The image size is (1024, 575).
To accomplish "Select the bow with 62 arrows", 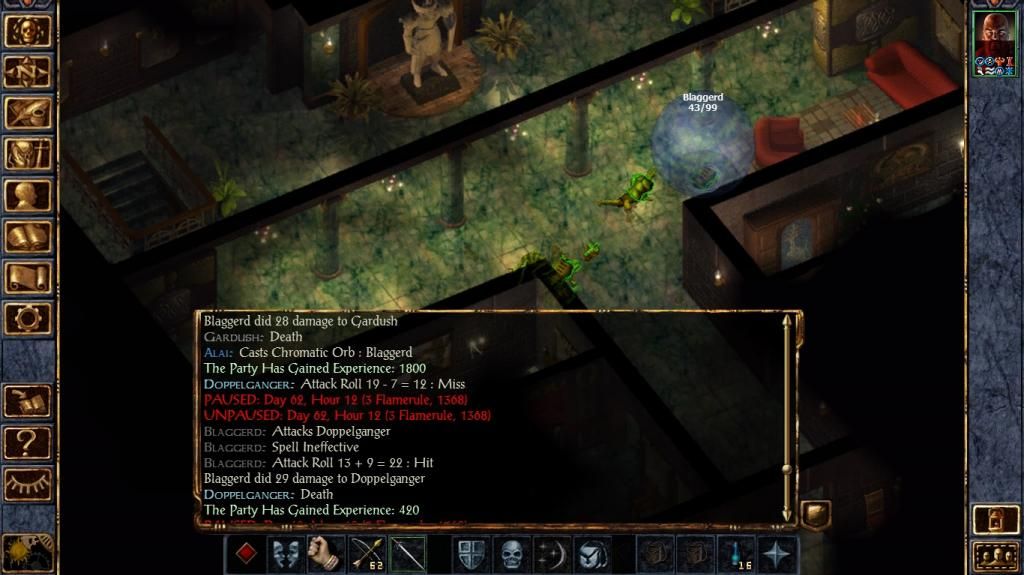I will pyautogui.click(x=368, y=554).
